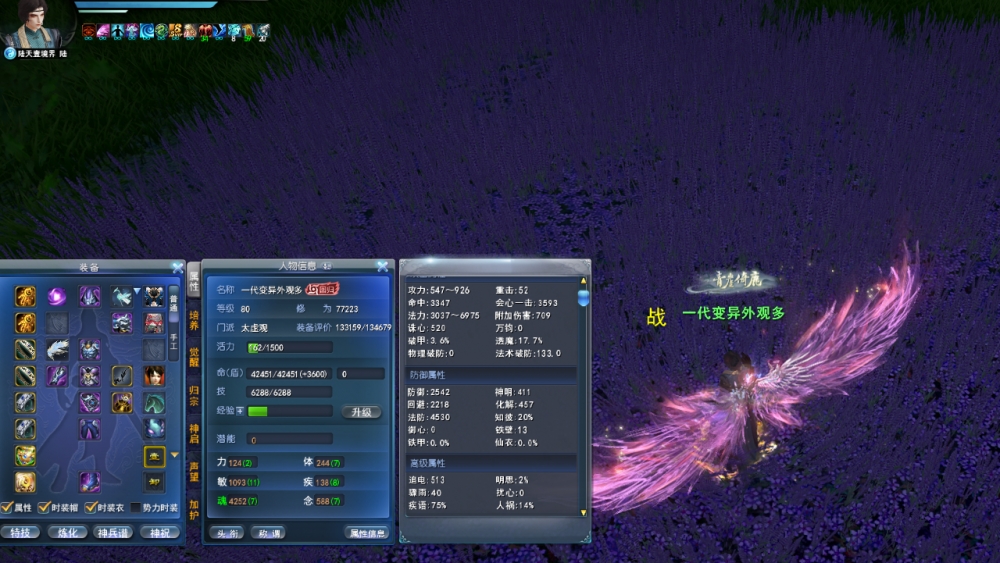Uncheck the 时装衣 fashion clothing checkbox
The height and width of the screenshot is (563, 1000).
(90, 508)
